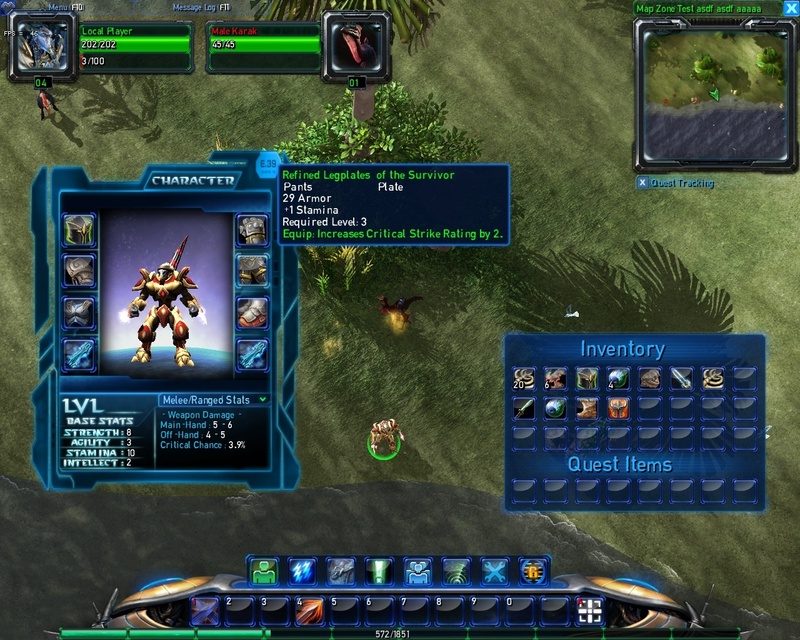800x640 pixels.
Task: Open the Melee/Ranged Stats dropdown
Action: (x=214, y=400)
